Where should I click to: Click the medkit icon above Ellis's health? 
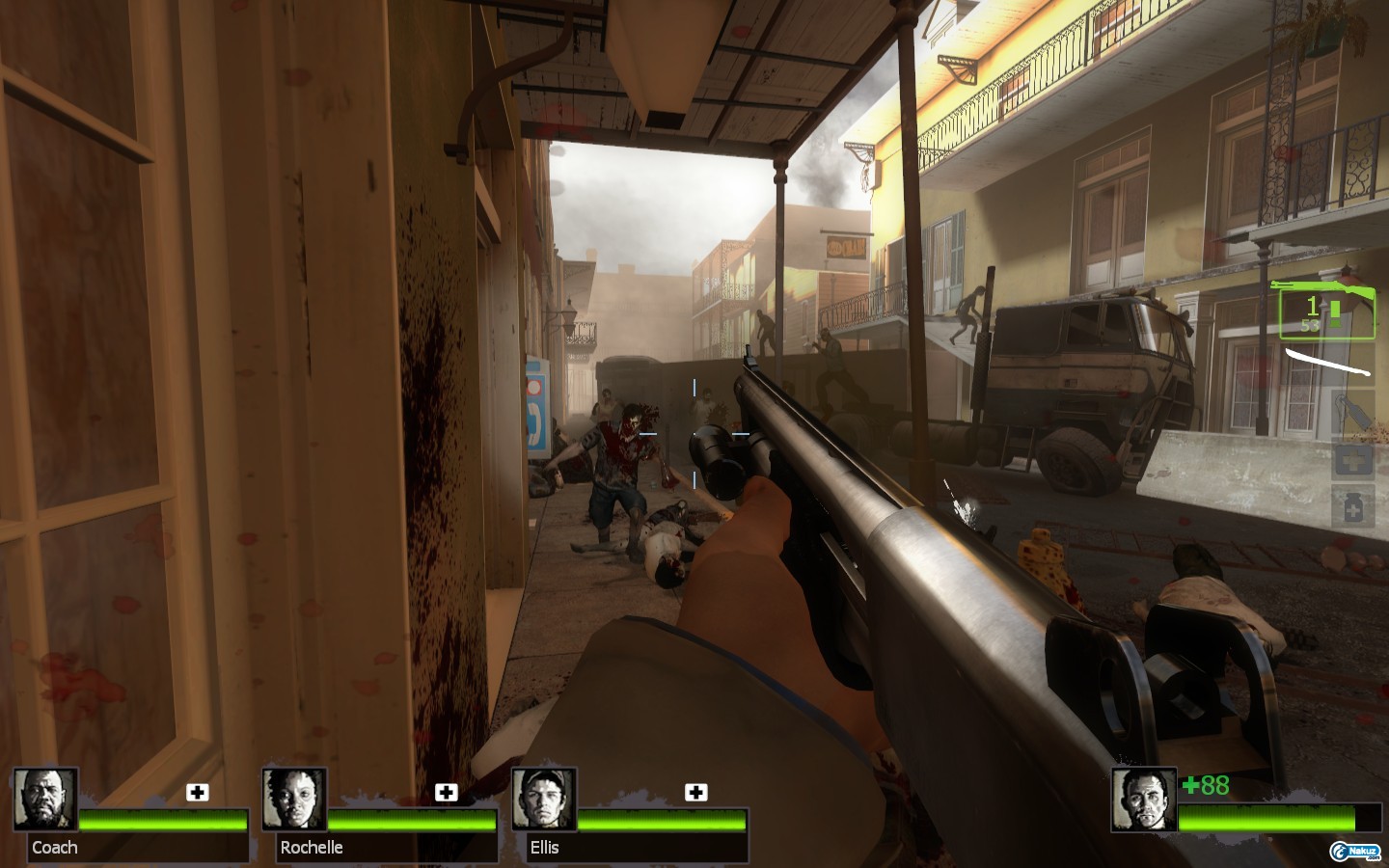695,793
